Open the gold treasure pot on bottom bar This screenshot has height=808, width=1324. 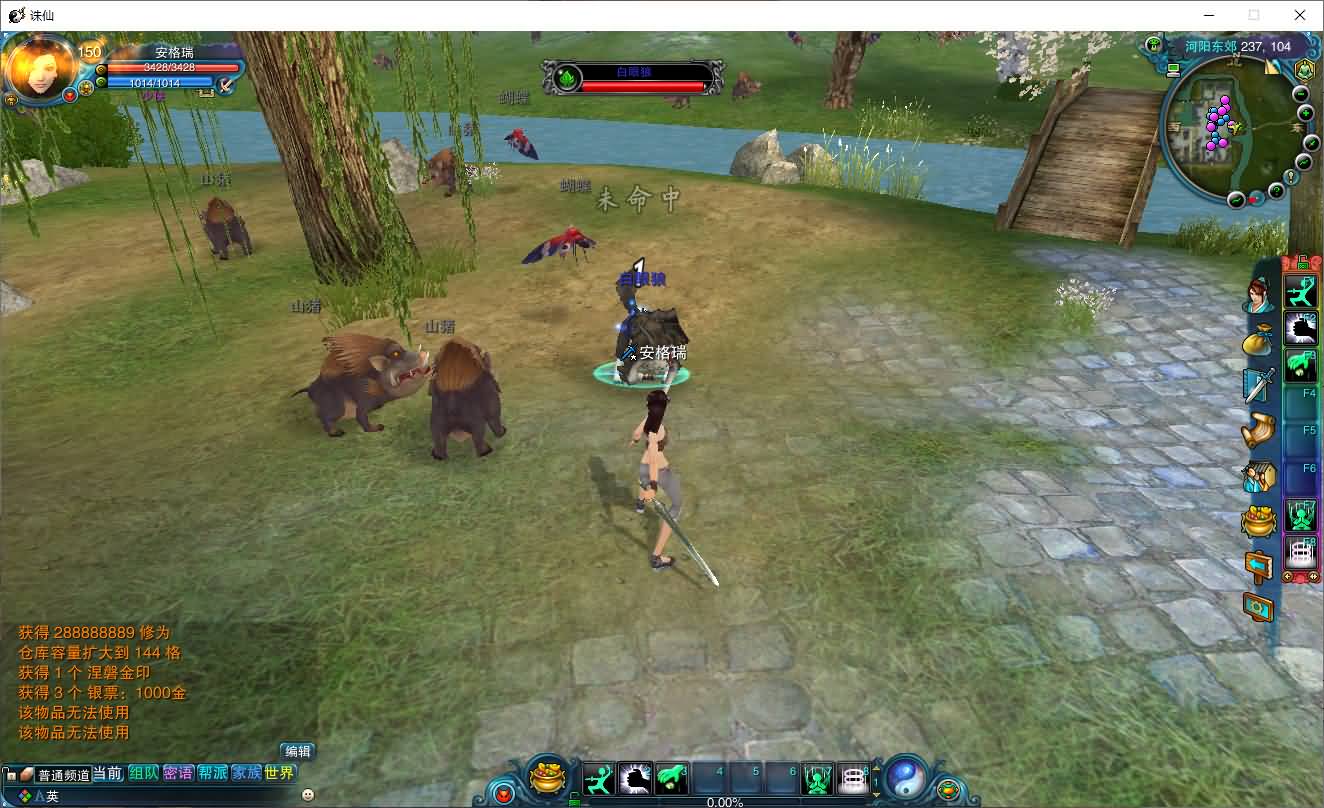click(547, 777)
